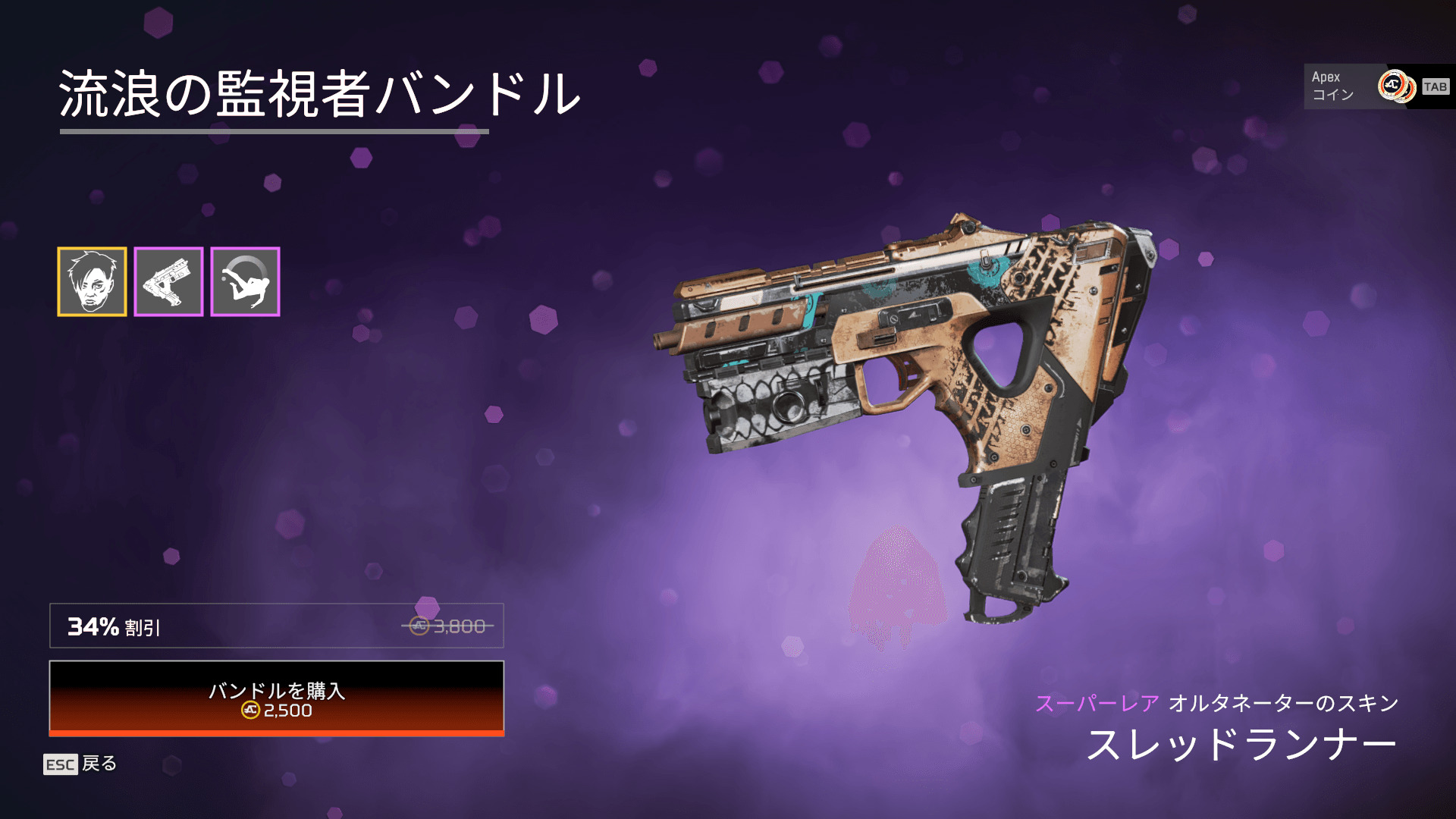Select the legend skin thumbnail with face icon
Viewport: 1456px width, 819px height.
coord(92,281)
